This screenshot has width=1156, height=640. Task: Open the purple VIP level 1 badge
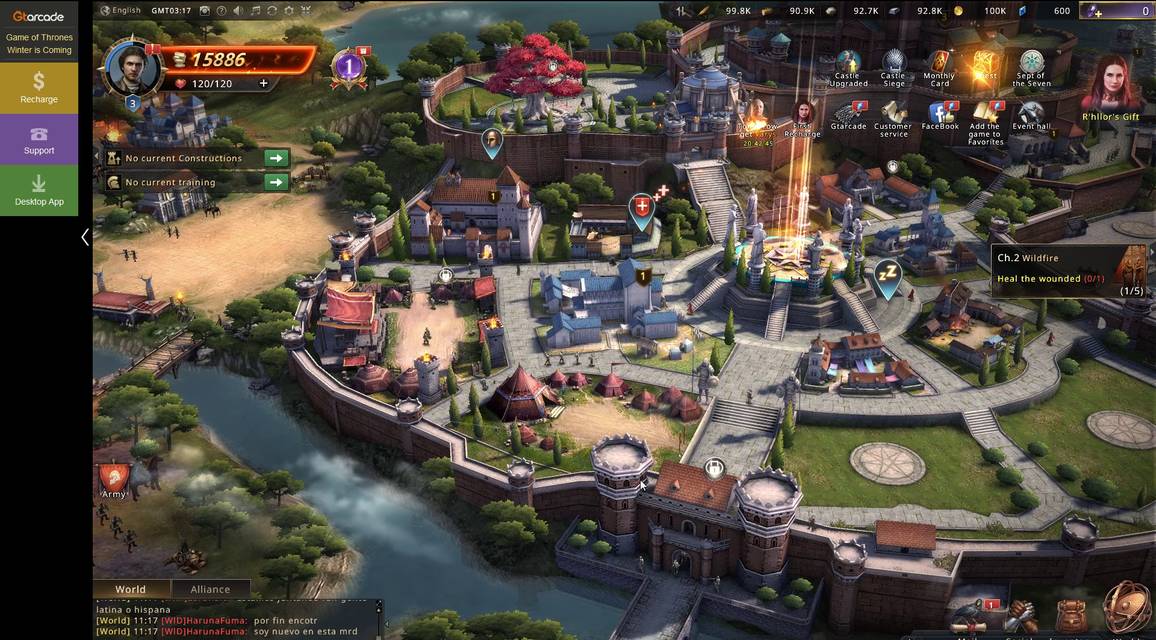pos(348,67)
